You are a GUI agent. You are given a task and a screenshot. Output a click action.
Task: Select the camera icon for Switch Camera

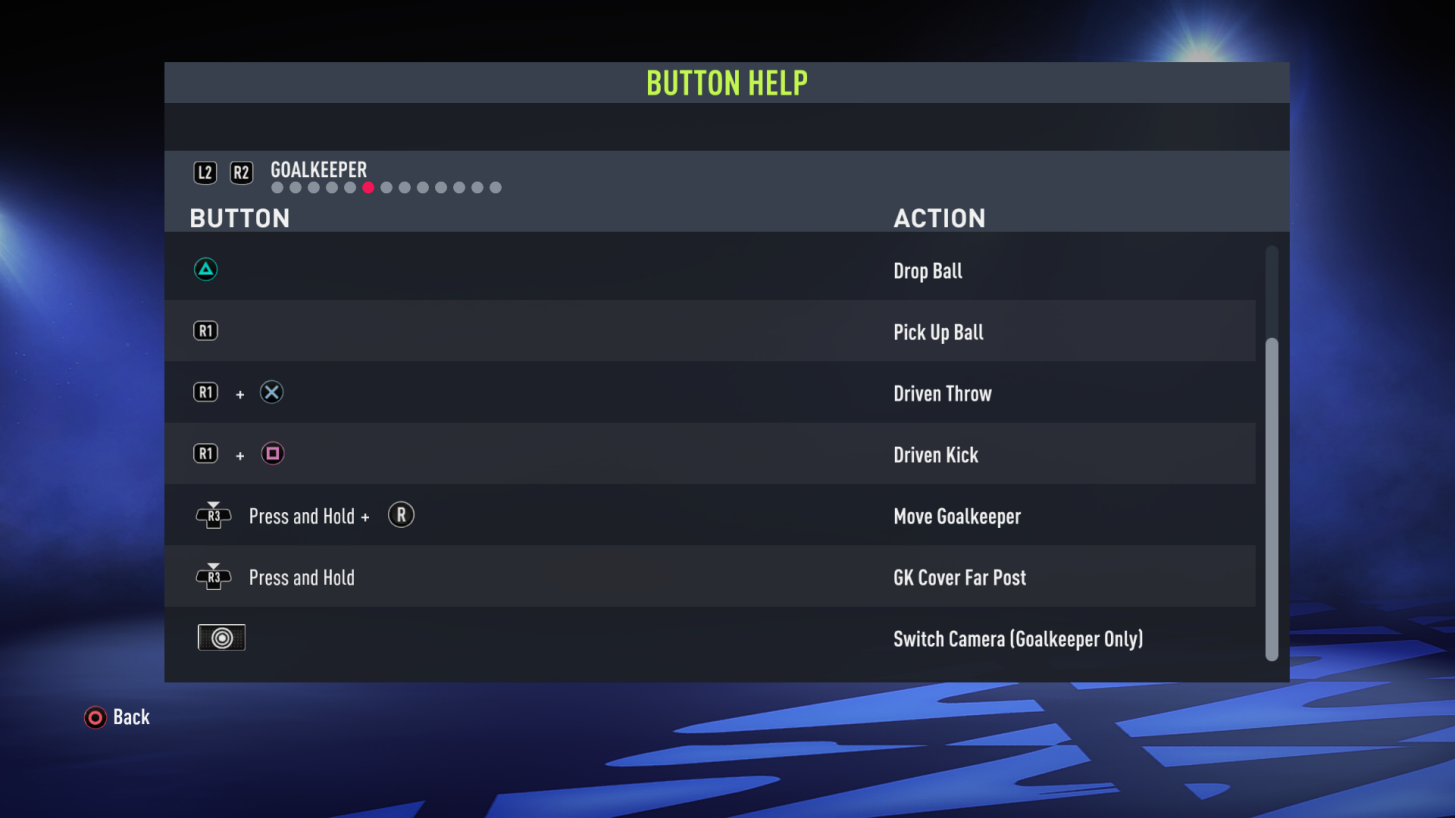[x=221, y=637]
